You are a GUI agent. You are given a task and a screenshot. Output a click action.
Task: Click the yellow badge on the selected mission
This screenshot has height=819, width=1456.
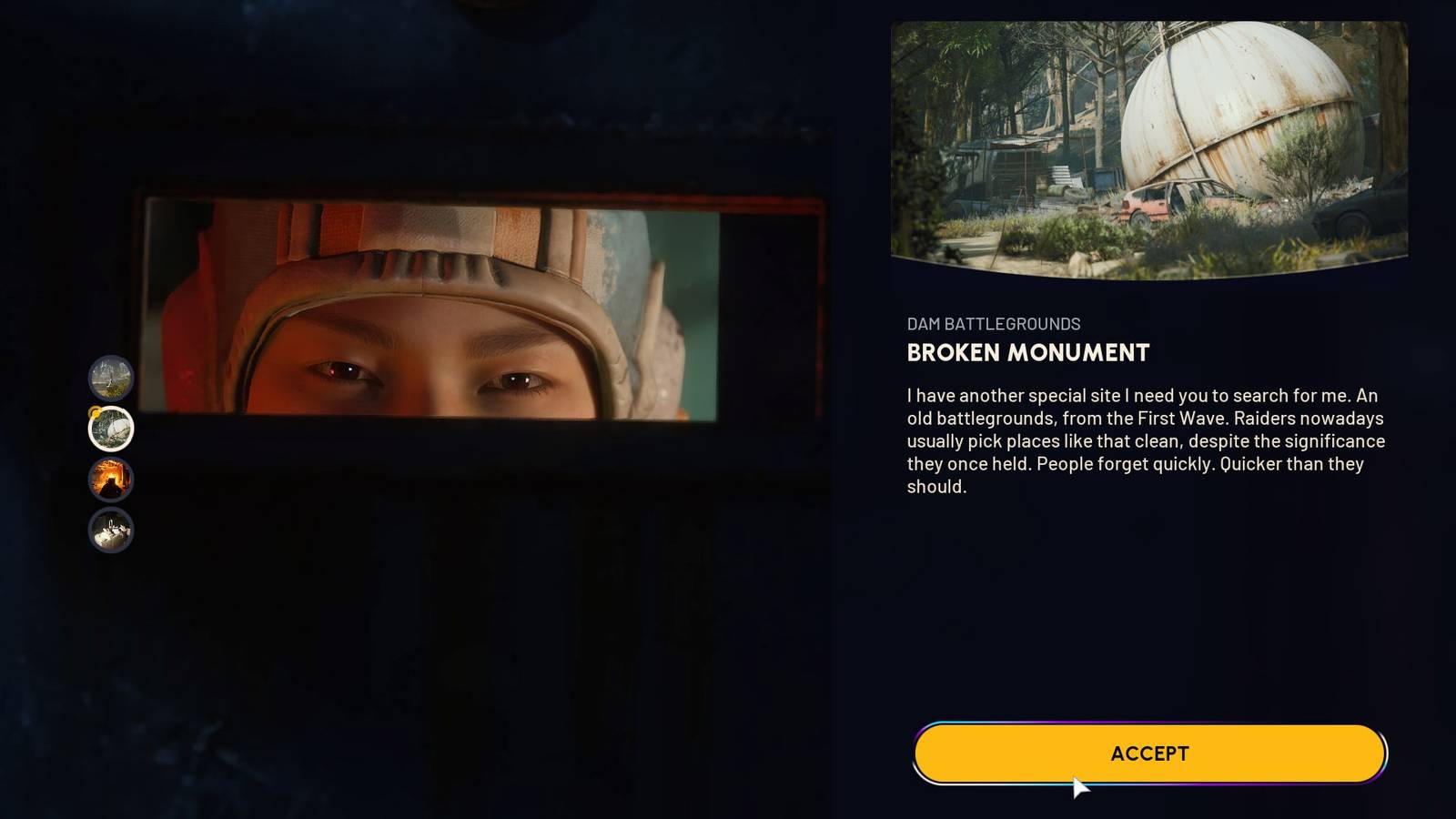coord(94,412)
